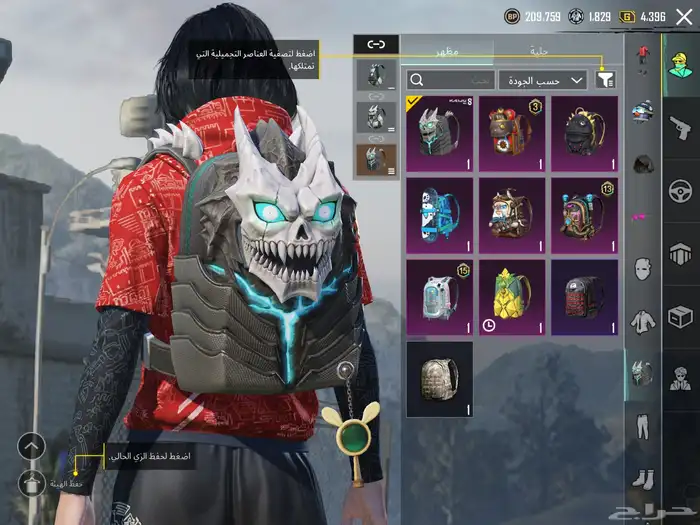
Task: Click the backpack search field
Action: [x=452, y=79]
